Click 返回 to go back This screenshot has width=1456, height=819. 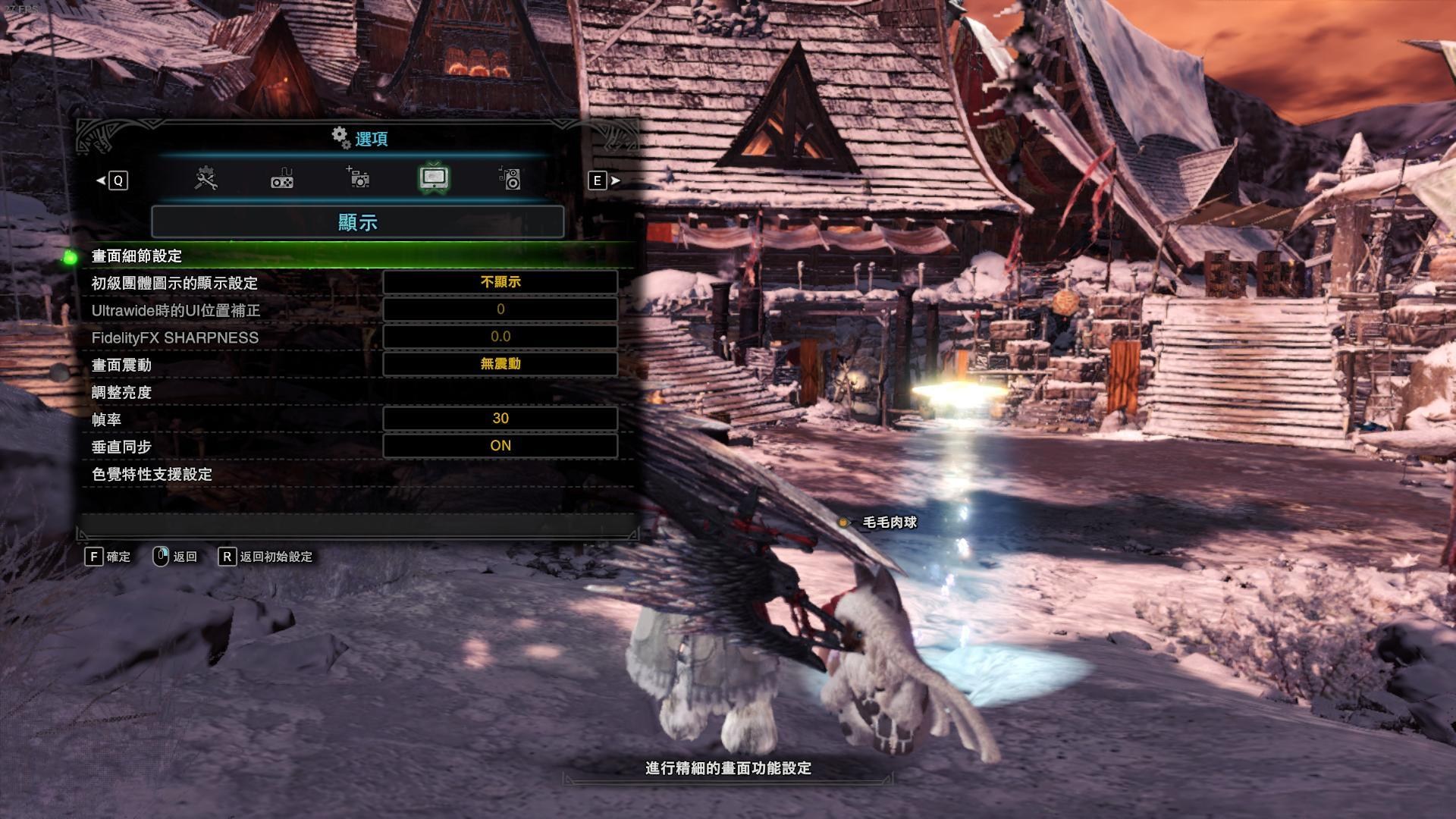pos(176,557)
